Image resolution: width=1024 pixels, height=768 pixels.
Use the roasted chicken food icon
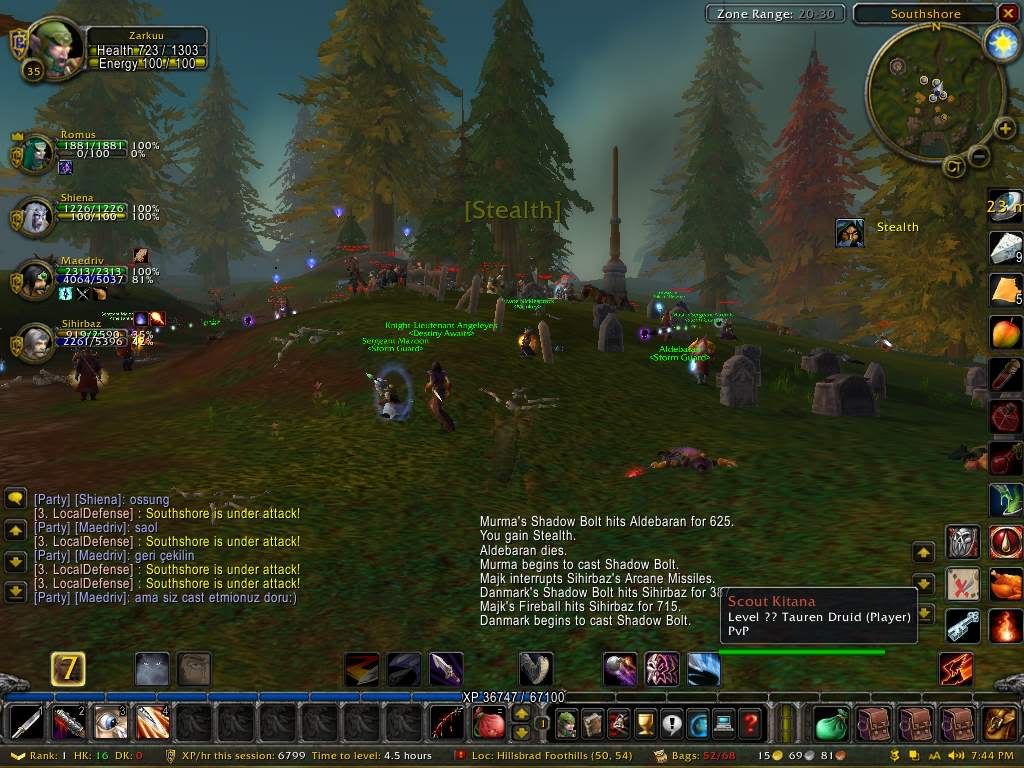pos(1005,583)
